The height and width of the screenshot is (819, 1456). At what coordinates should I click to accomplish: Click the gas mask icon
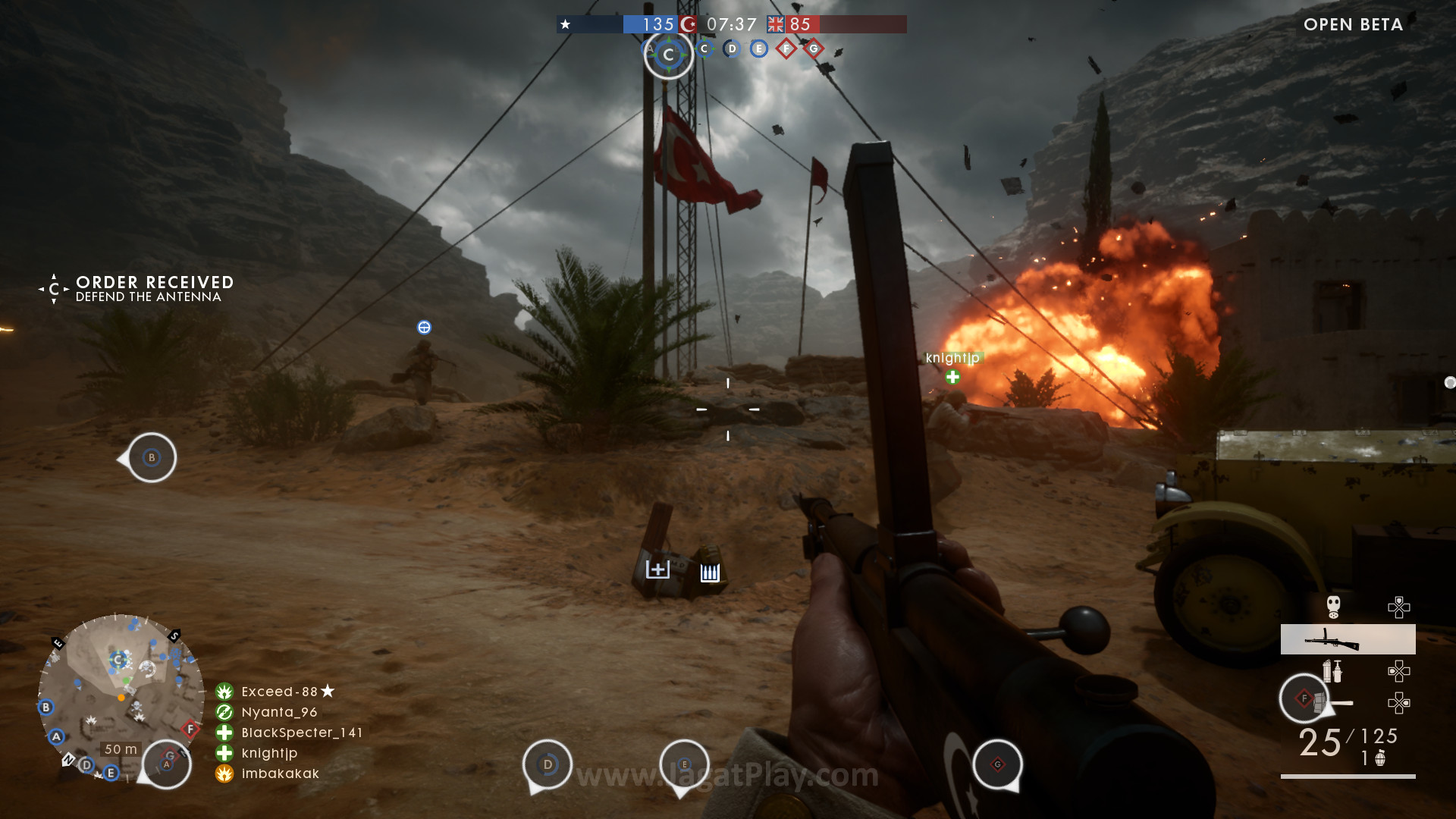click(1333, 607)
